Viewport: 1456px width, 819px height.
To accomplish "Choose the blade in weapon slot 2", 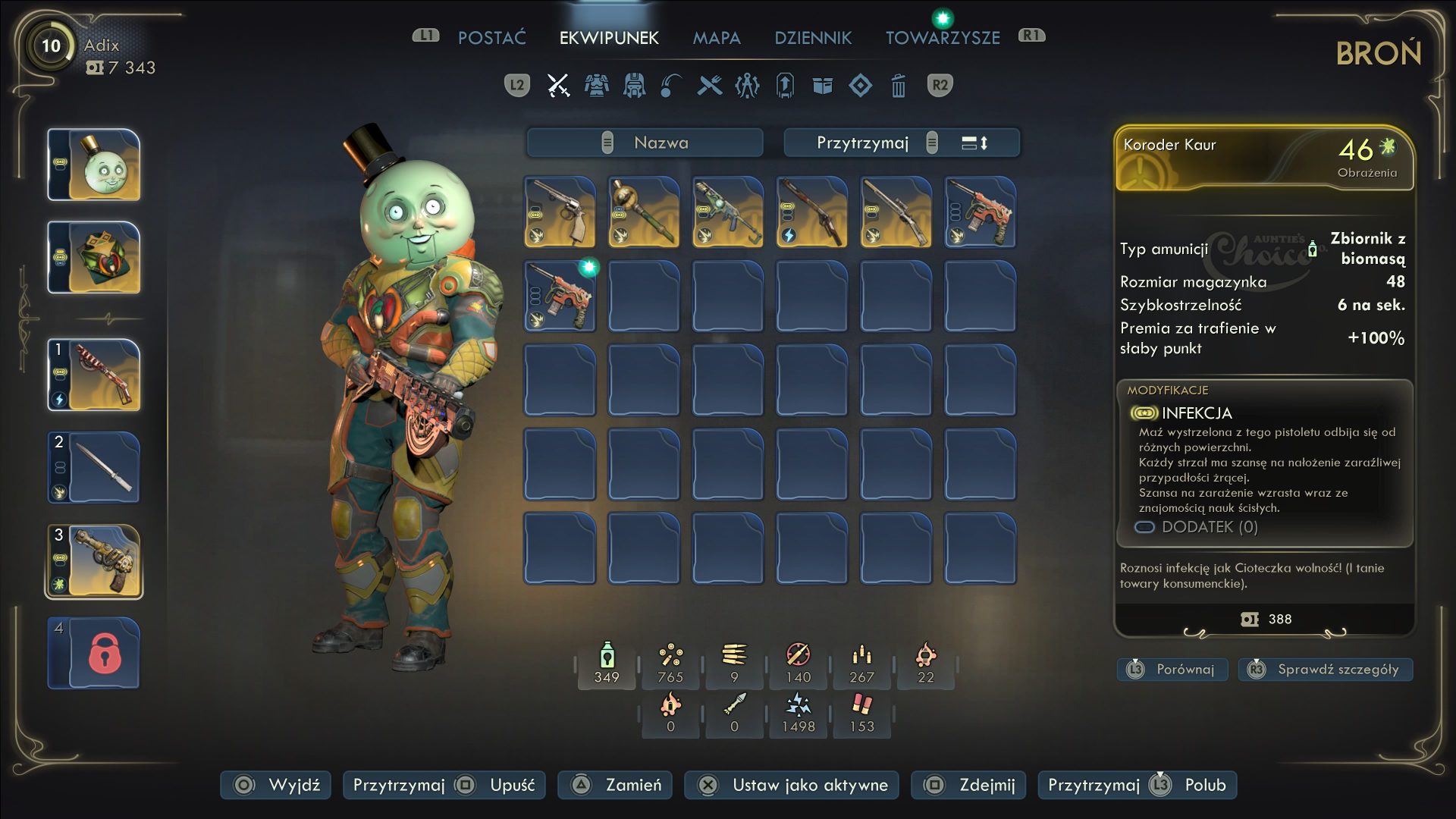I will pos(95,468).
